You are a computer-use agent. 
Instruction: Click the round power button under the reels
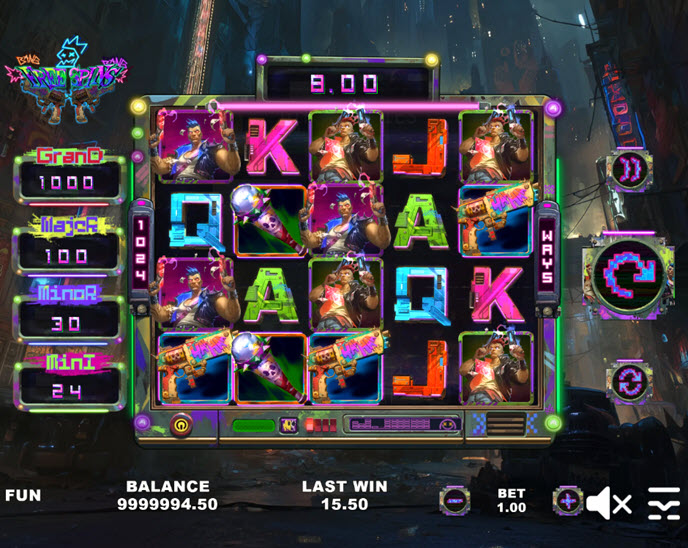pyautogui.click(x=182, y=424)
